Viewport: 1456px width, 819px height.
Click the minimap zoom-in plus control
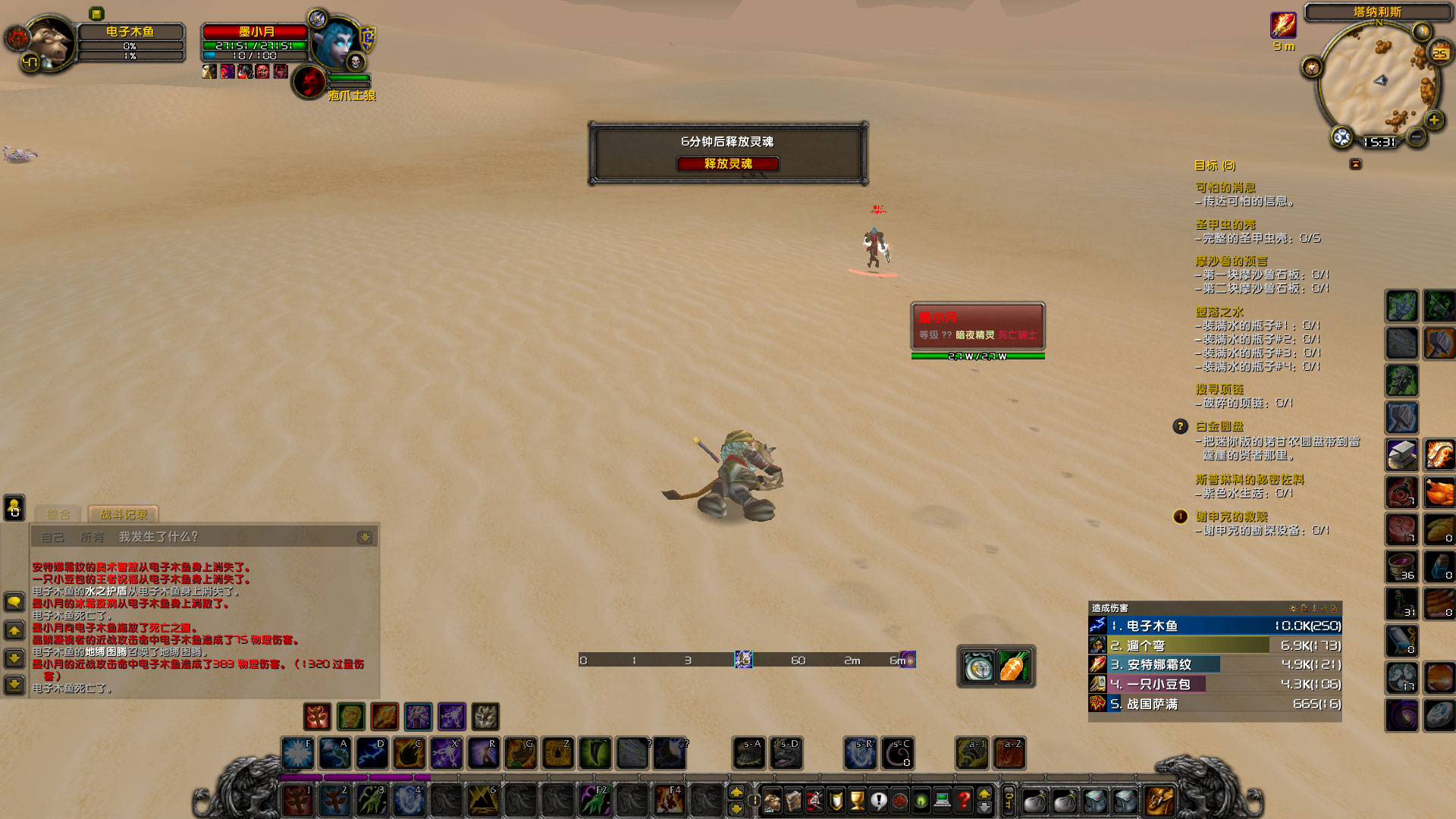pyautogui.click(x=1435, y=119)
